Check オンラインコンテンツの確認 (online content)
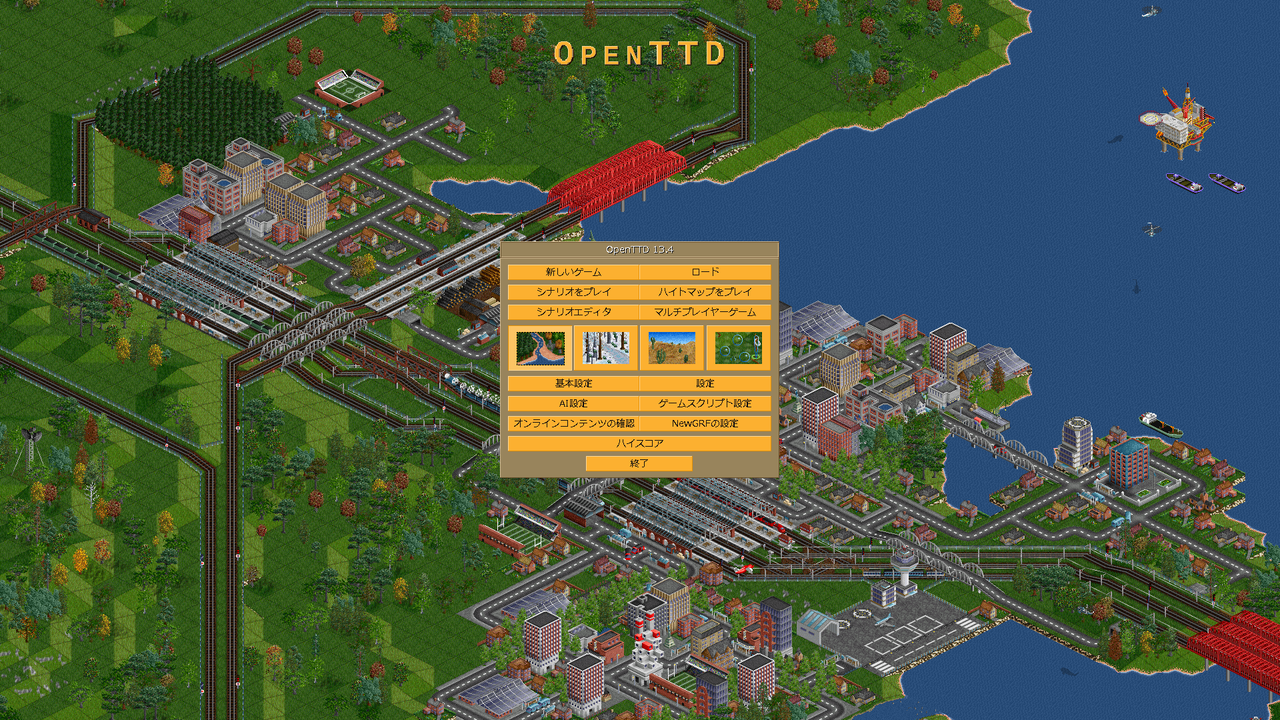Image resolution: width=1280 pixels, height=720 pixels. (572, 423)
